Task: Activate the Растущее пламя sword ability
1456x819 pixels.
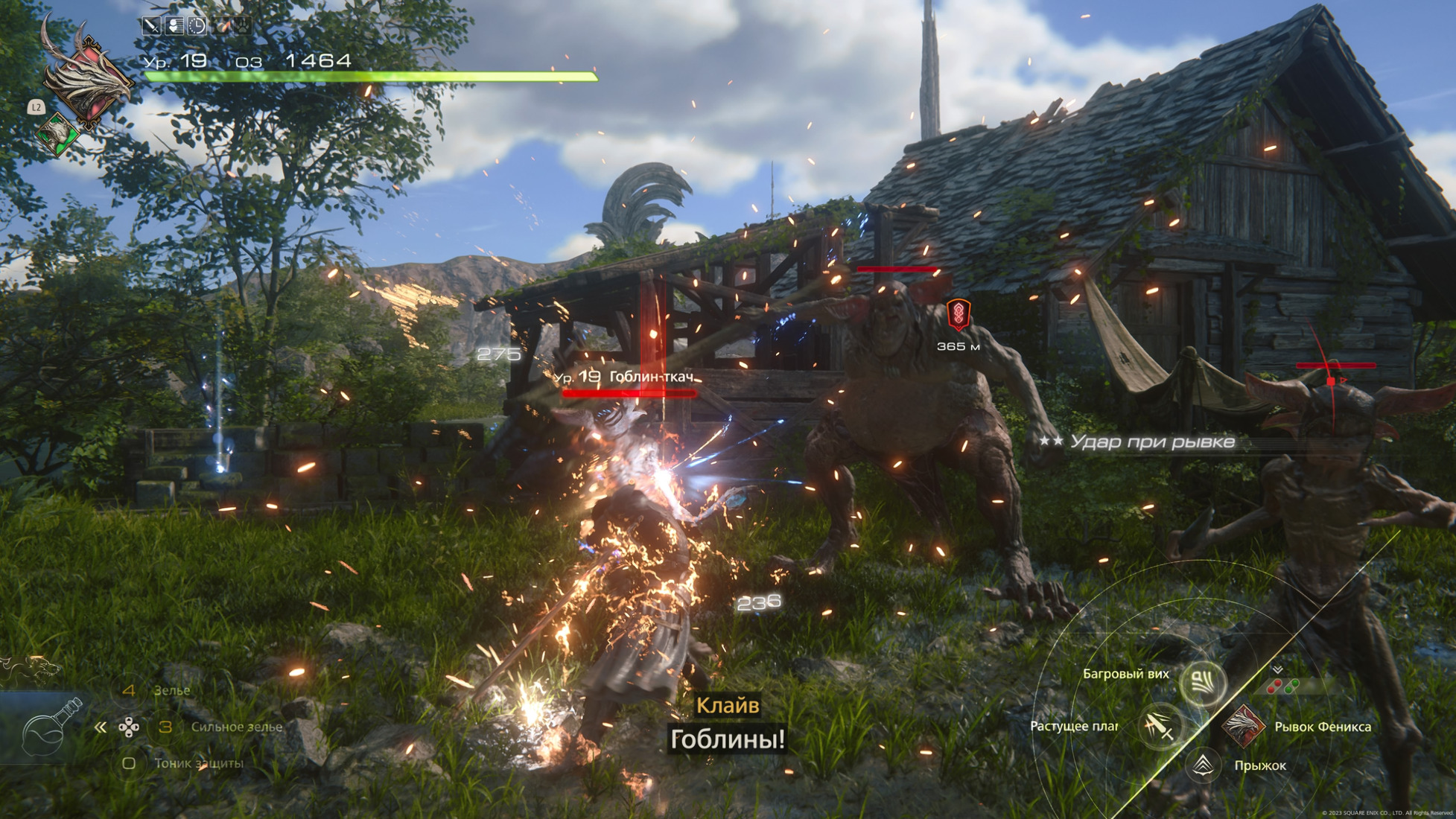Action: click(1160, 725)
